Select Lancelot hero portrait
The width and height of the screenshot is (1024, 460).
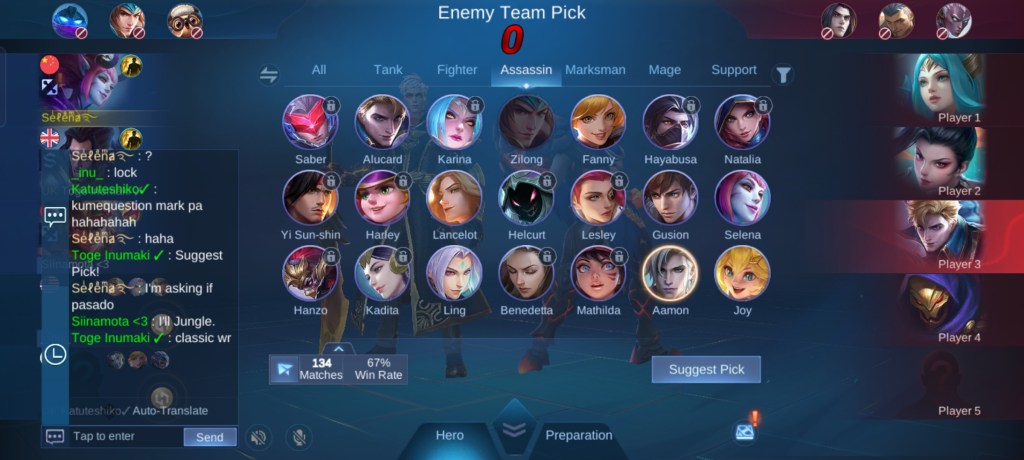(x=454, y=198)
